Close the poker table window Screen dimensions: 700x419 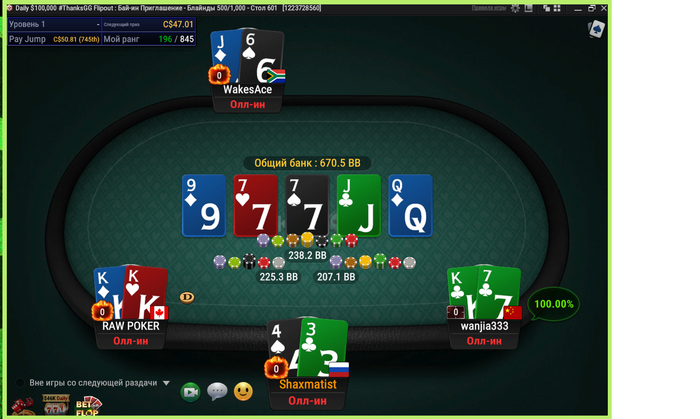[605, 8]
